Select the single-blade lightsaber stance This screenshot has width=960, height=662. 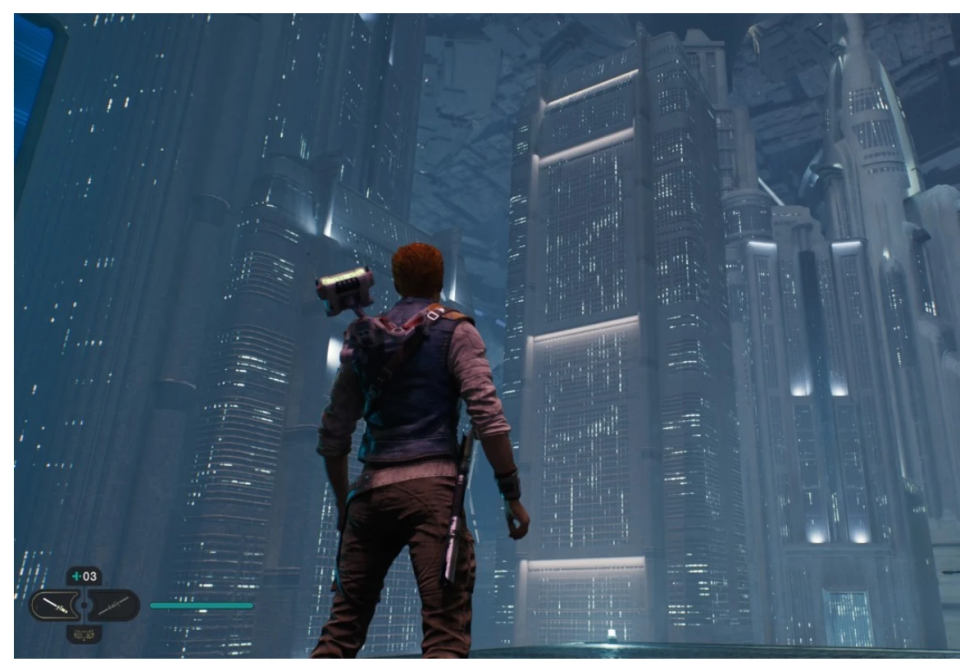(53, 605)
